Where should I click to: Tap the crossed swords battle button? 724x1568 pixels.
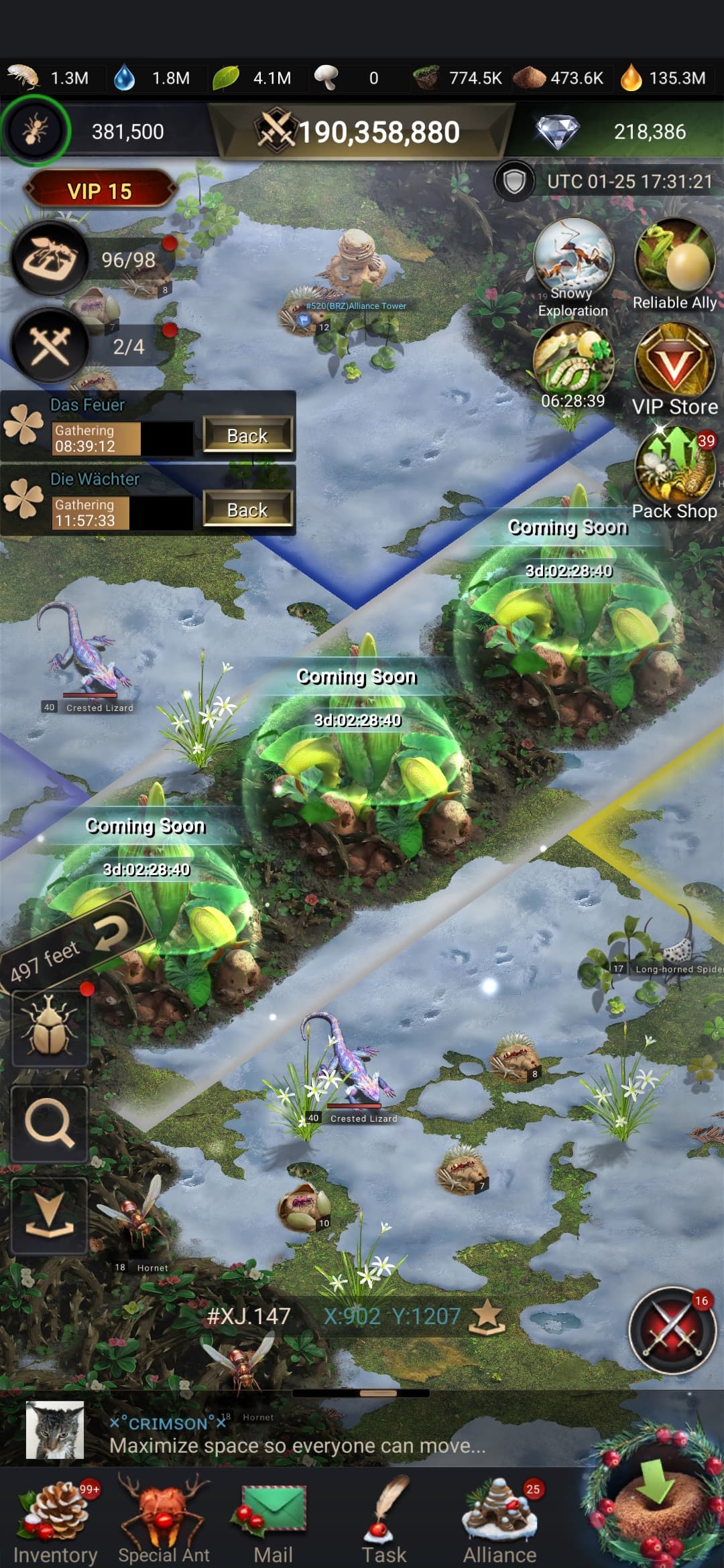pos(672,1330)
